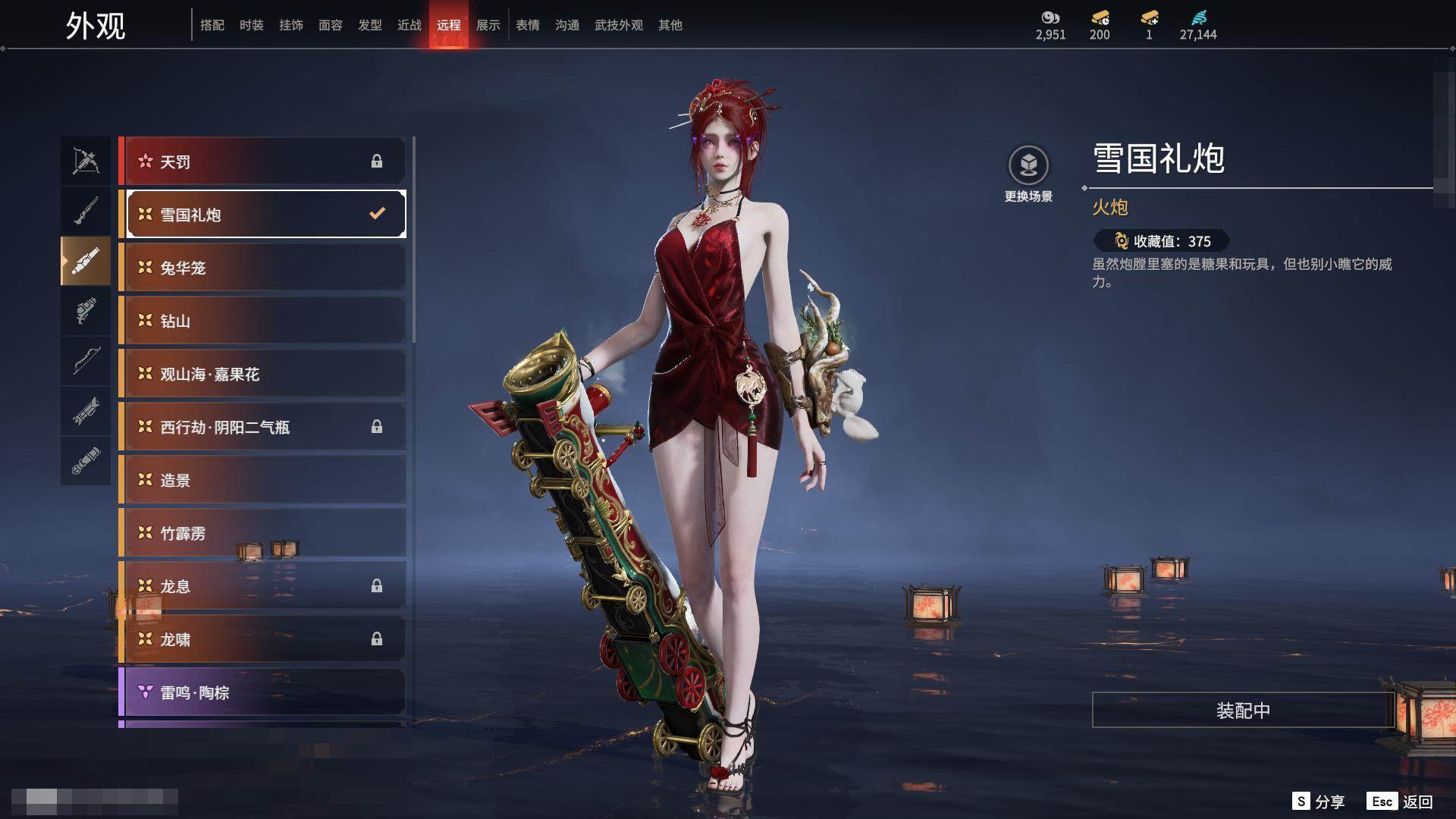
Task: Switch to the 表情 tab
Action: tap(527, 25)
